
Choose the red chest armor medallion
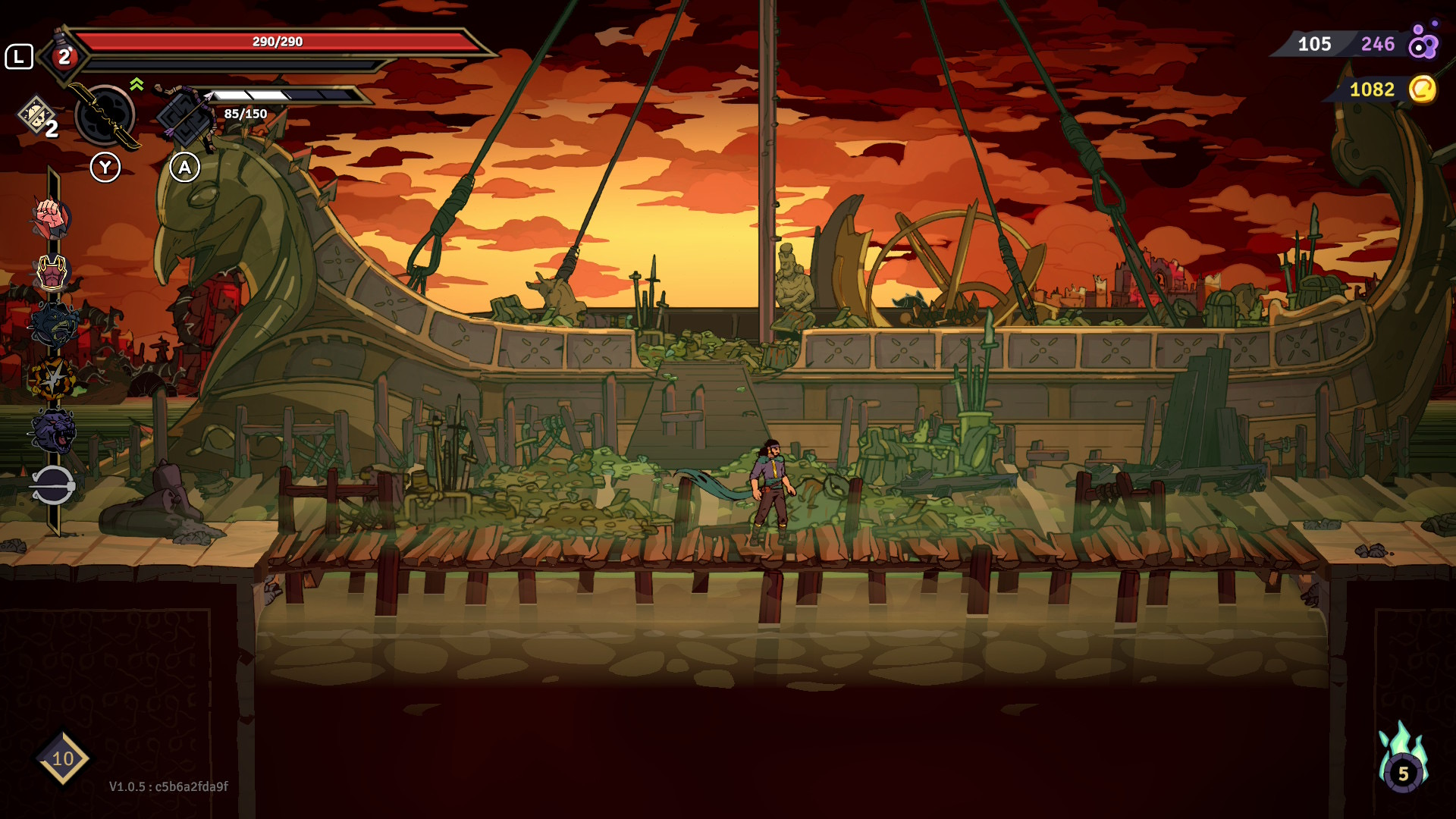[x=52, y=272]
